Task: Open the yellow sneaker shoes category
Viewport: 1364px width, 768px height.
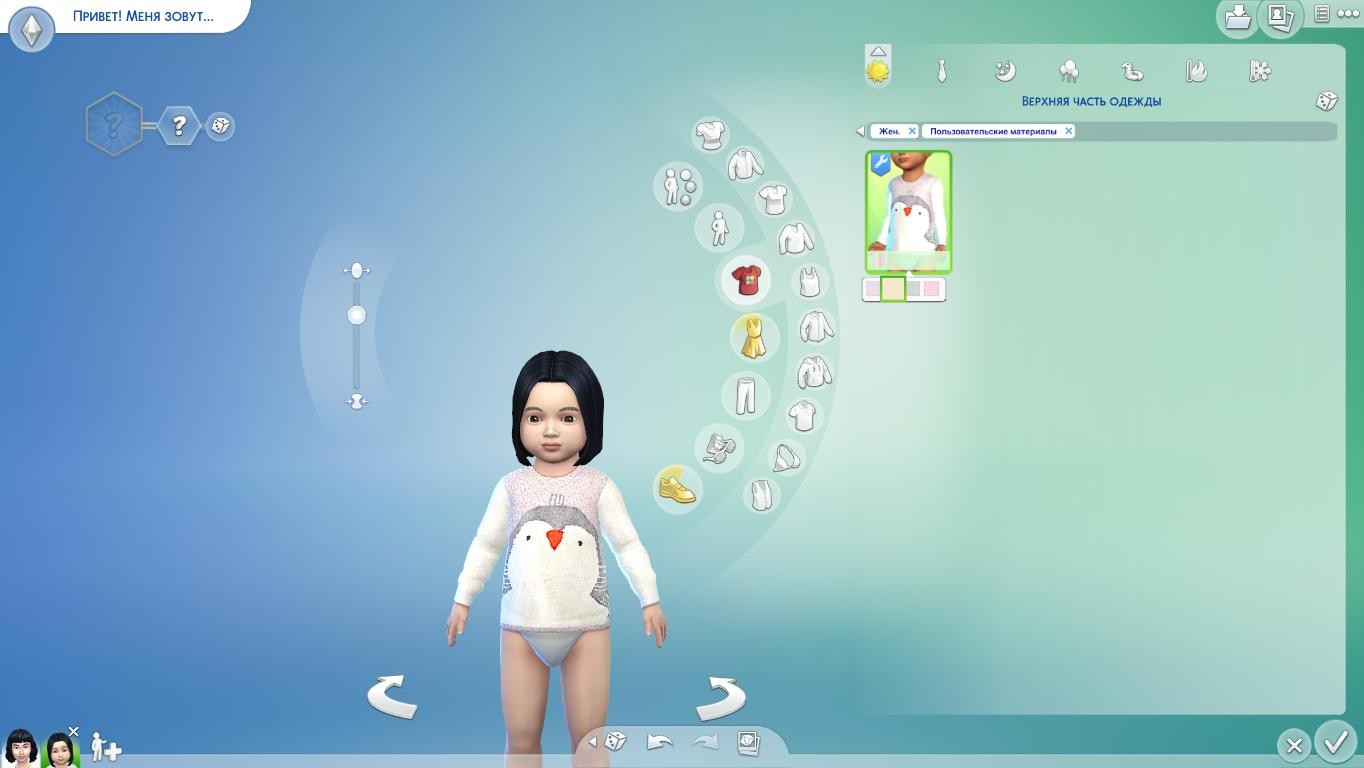Action: tap(677, 489)
